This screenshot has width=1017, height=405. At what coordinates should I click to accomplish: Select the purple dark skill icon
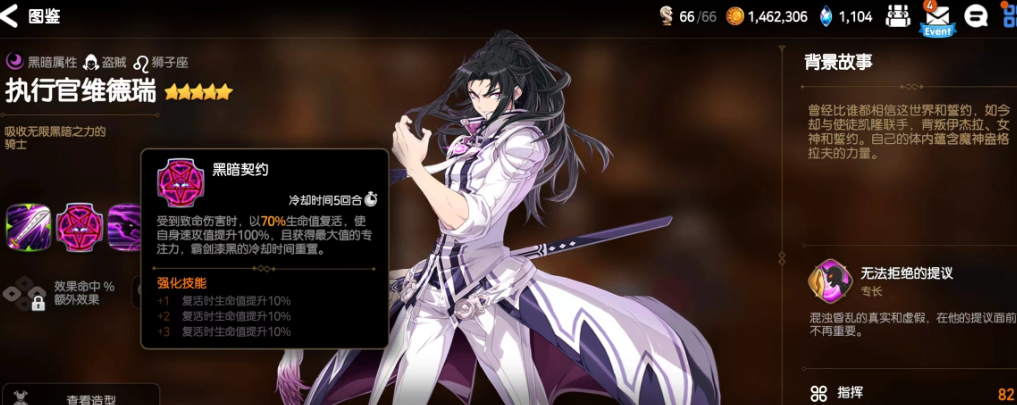point(124,226)
